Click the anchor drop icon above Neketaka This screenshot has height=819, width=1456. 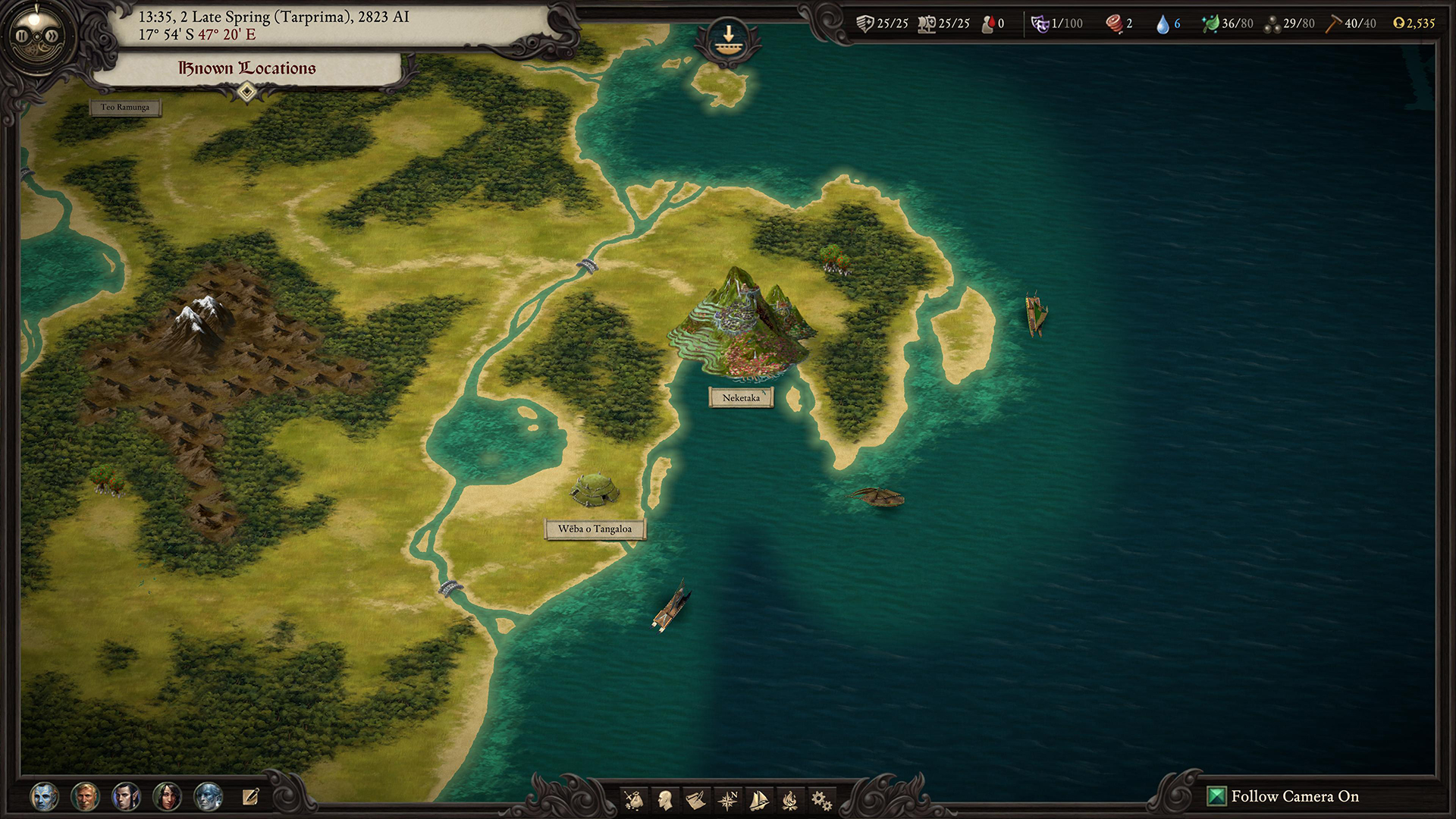pyautogui.click(x=729, y=36)
